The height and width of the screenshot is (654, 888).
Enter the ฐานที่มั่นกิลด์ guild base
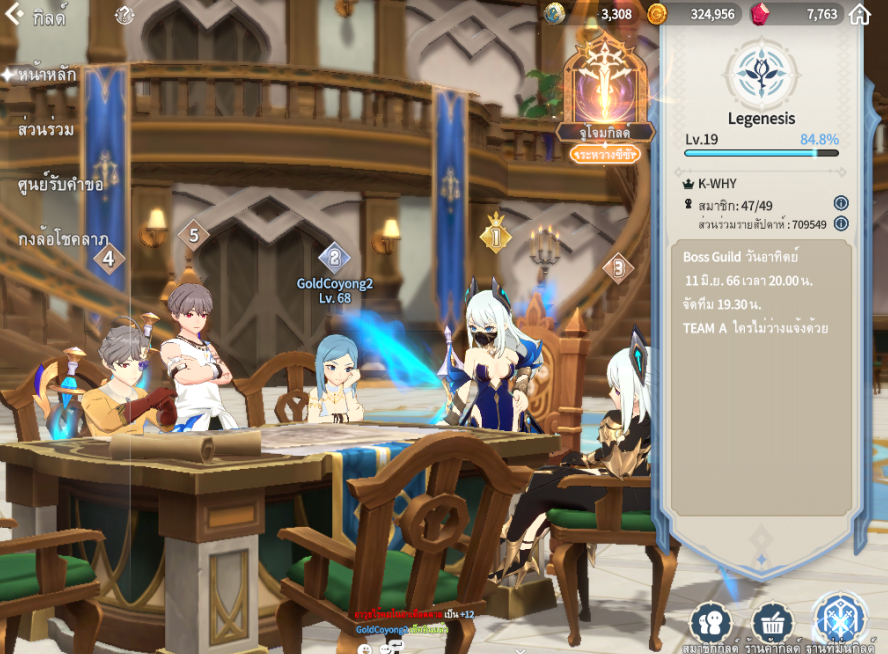coord(838,620)
